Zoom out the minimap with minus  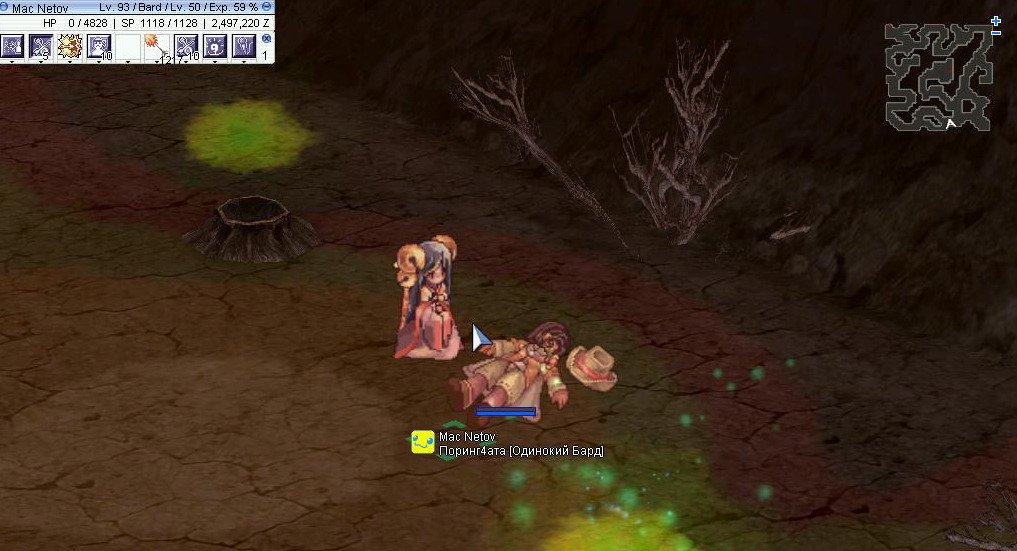coord(996,33)
